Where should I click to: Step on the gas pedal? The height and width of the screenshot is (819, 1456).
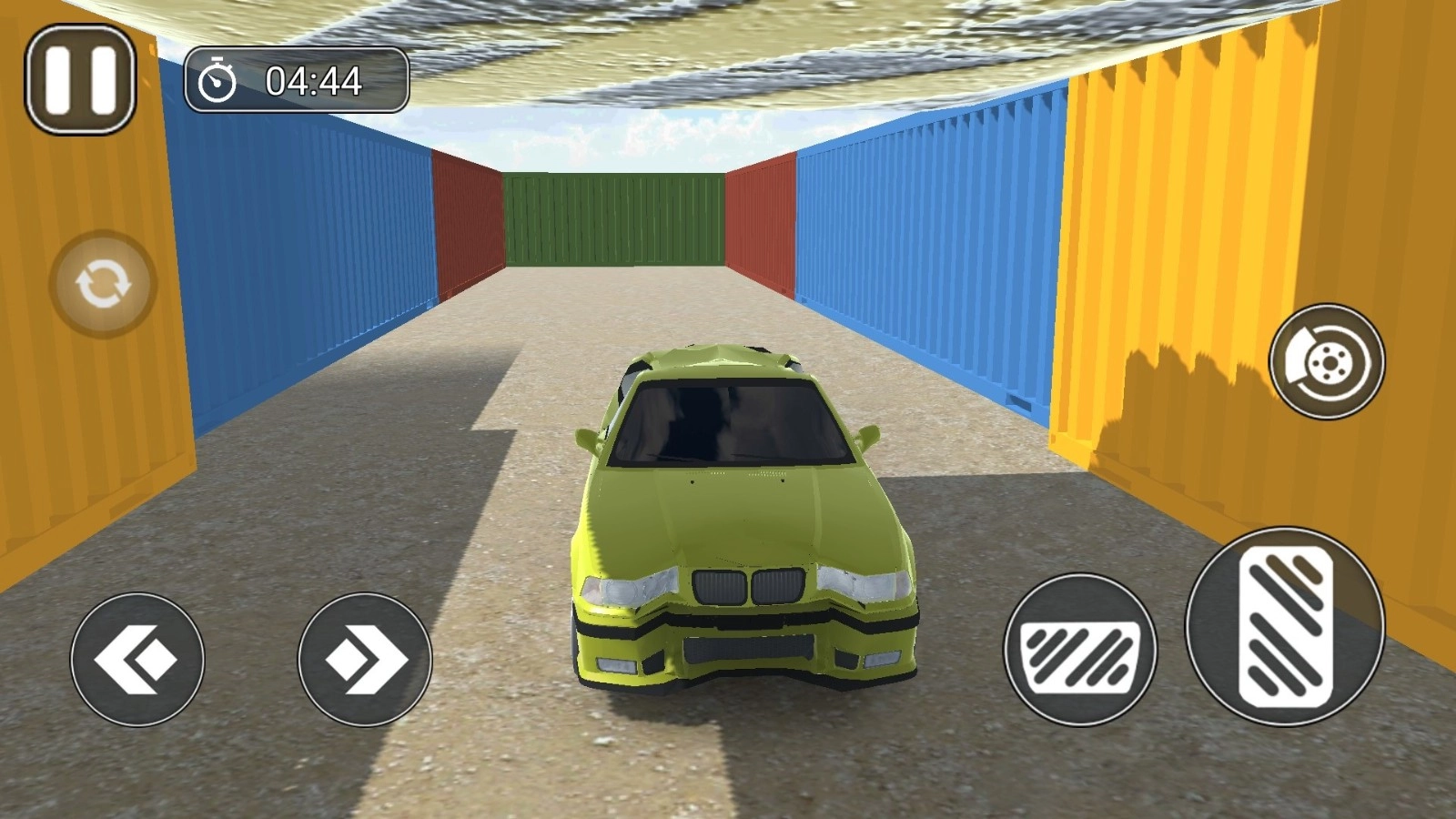[1284, 627]
